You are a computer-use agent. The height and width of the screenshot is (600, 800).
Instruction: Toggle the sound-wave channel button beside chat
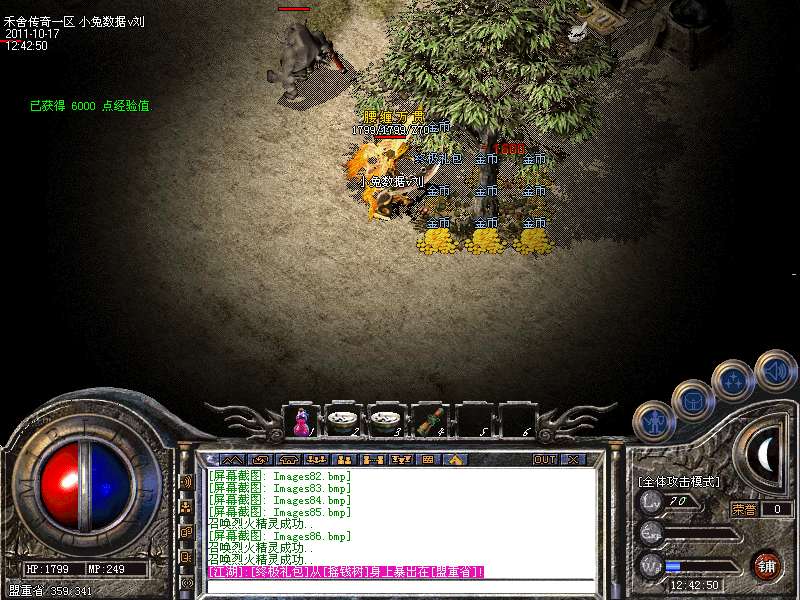point(186,481)
